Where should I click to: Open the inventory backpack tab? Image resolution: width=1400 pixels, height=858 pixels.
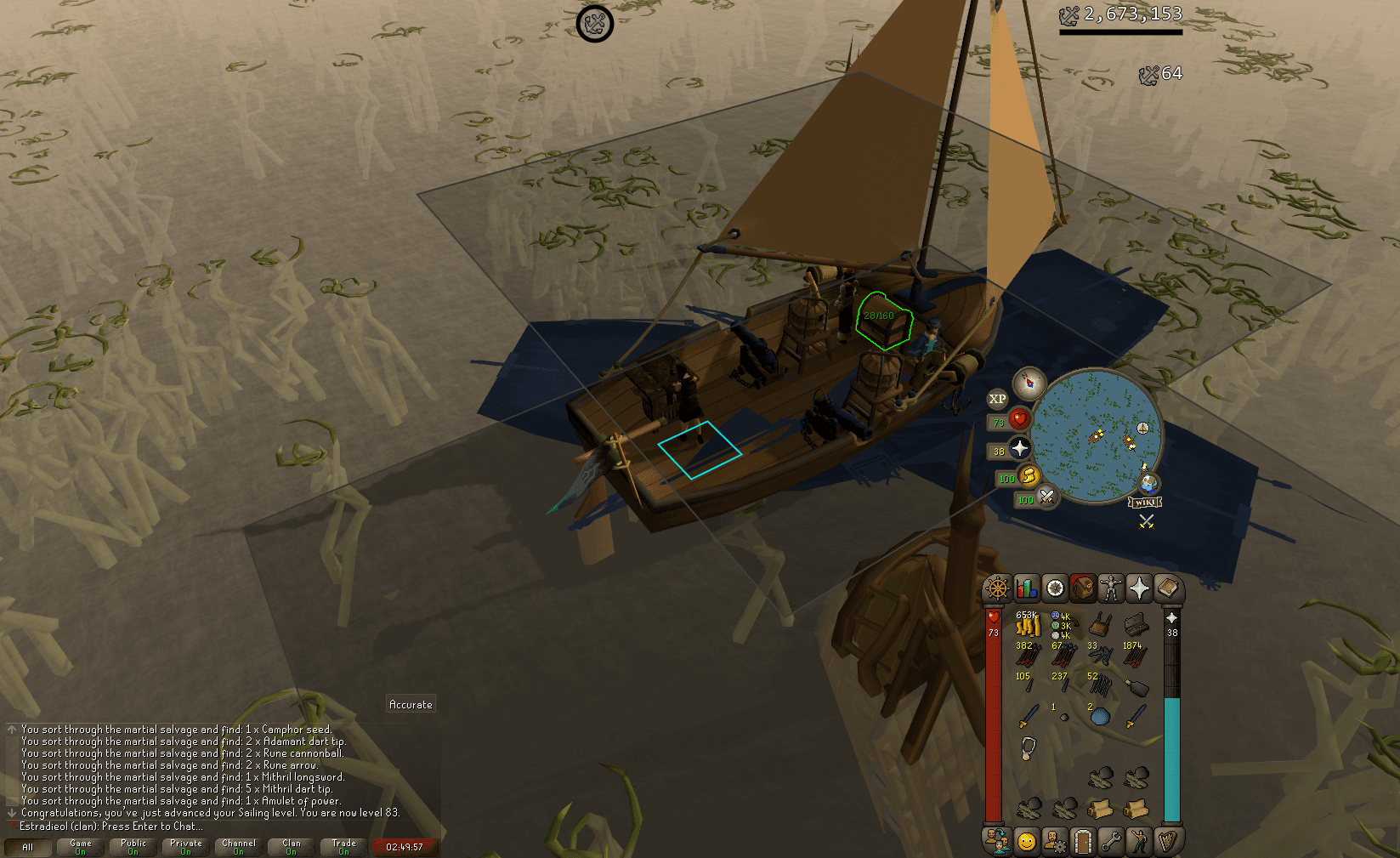pyautogui.click(x=1082, y=587)
